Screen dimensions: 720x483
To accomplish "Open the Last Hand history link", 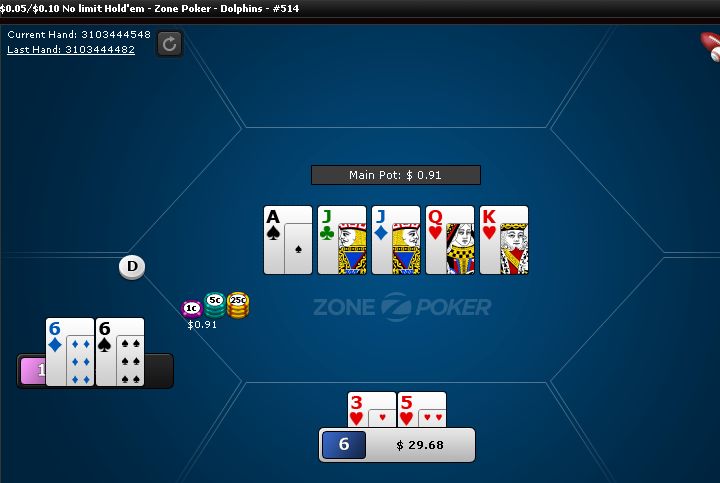I will pyautogui.click(x=71, y=49).
